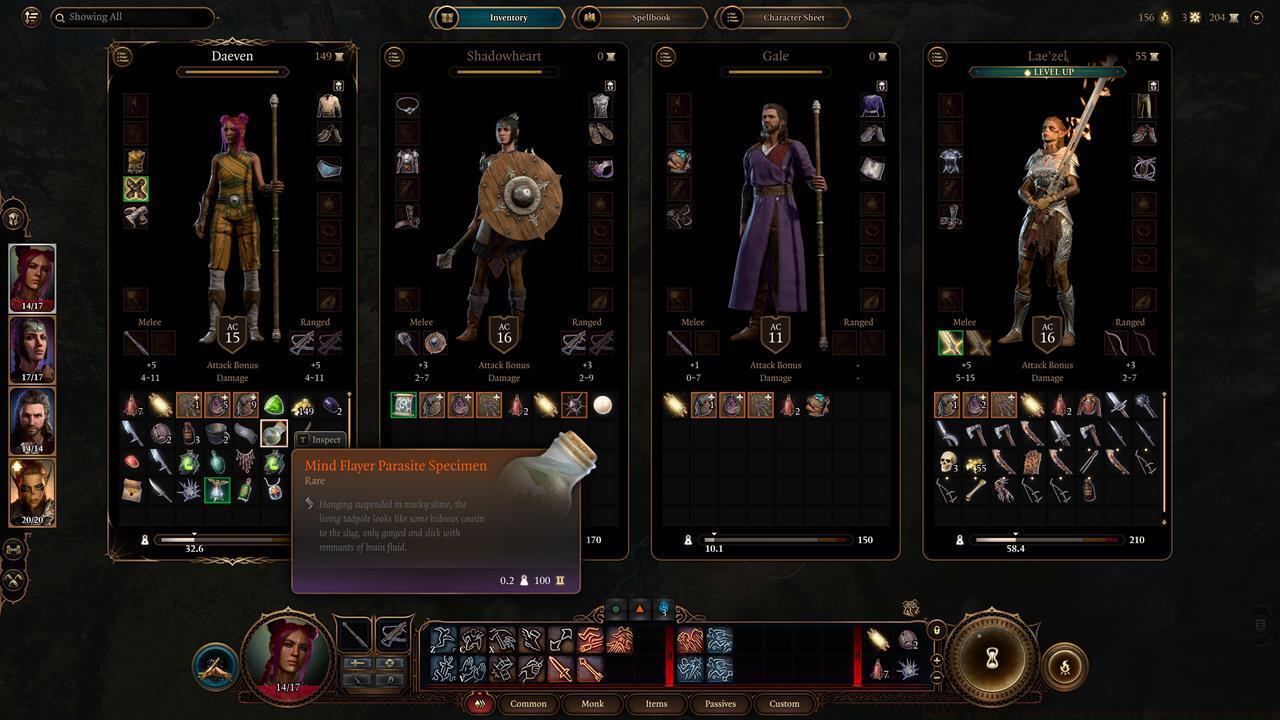
Task: Click Shadowheart's round shield equipment slot
Action: click(435, 343)
